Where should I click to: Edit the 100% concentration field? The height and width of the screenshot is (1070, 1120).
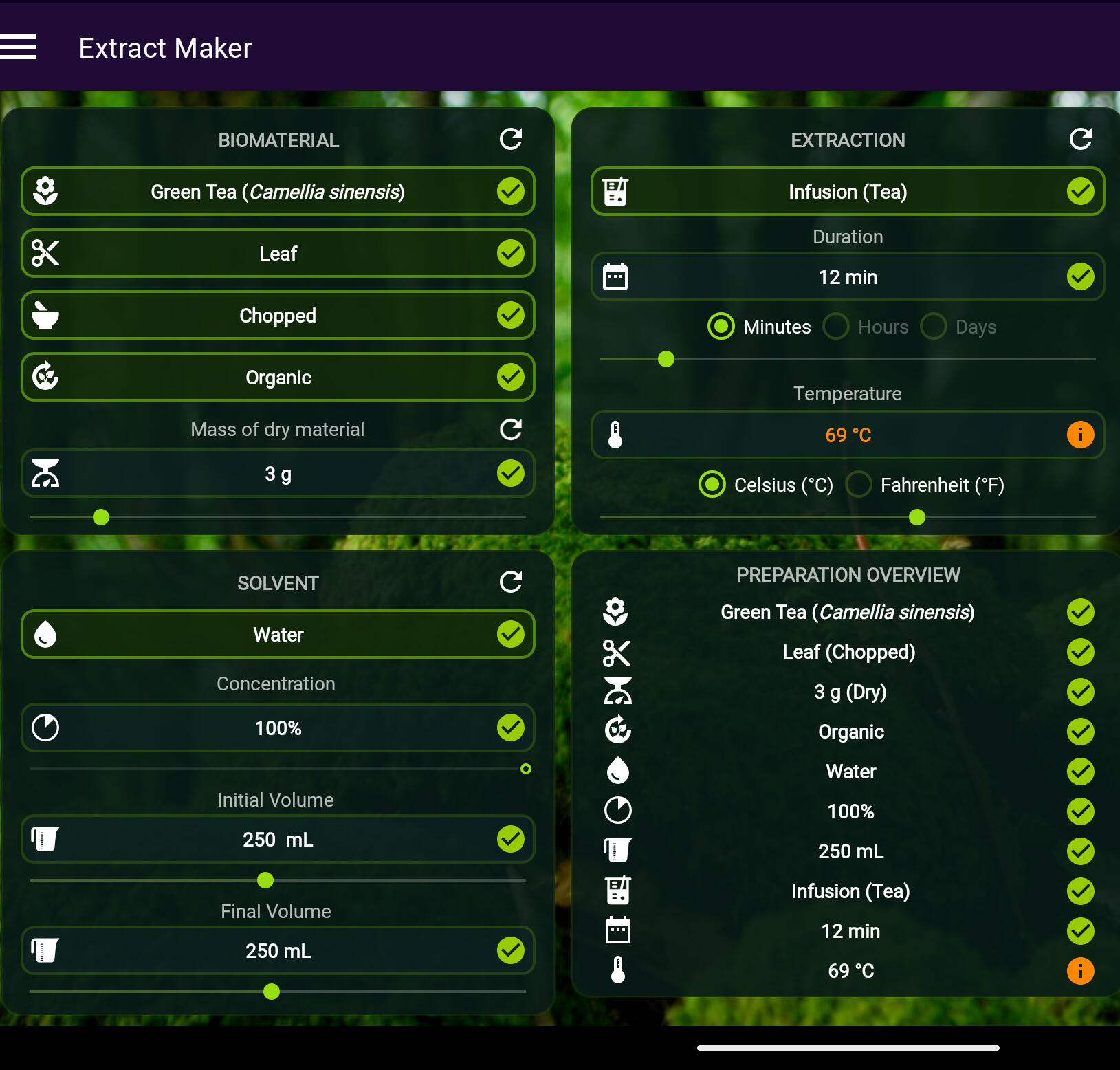tap(278, 728)
